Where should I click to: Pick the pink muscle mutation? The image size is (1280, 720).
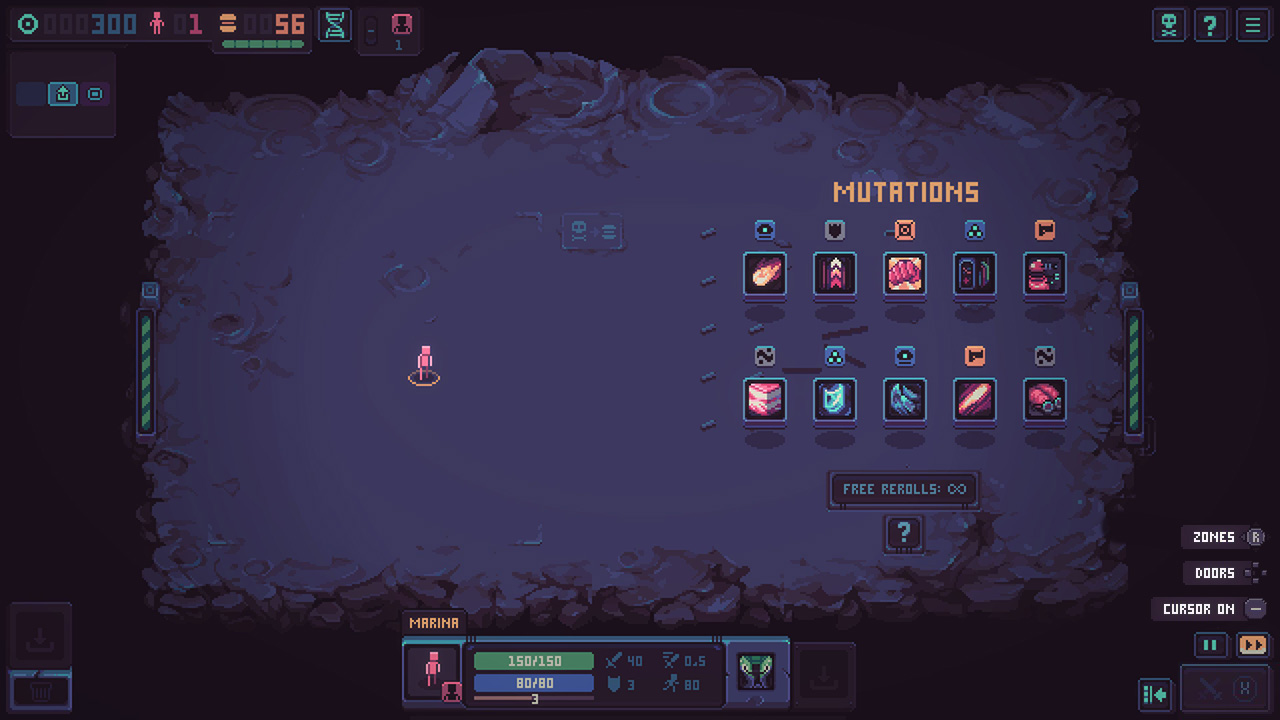pos(765,402)
